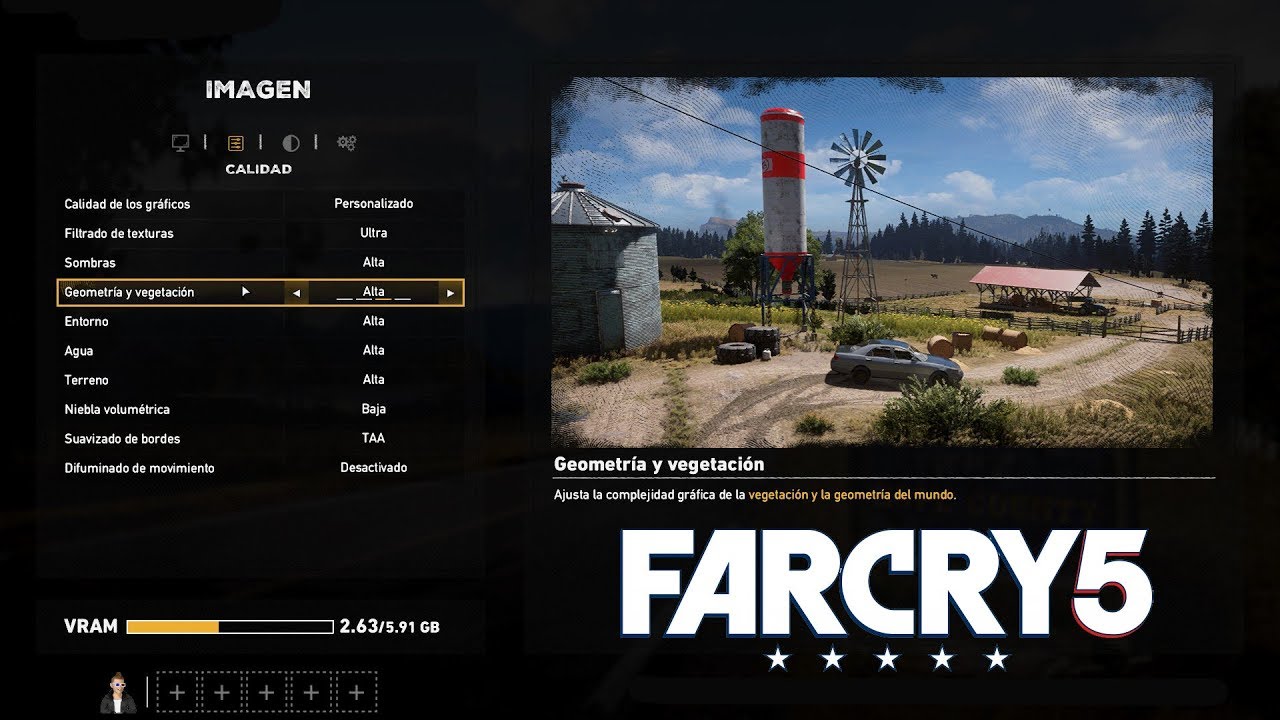Open the half-circle color settings tab
Screen dimensions: 1280x720
click(x=291, y=143)
